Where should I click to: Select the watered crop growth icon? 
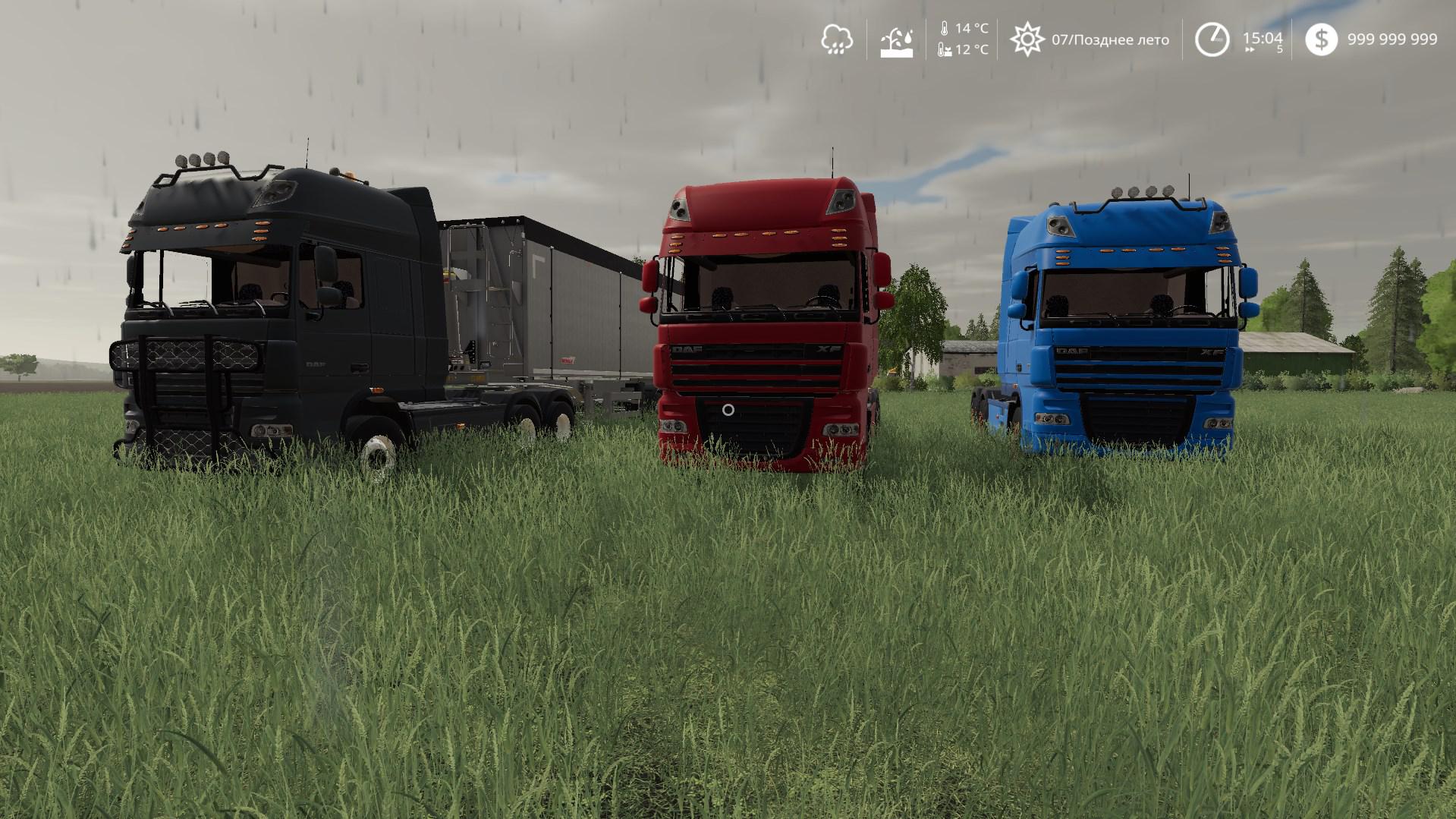point(896,40)
